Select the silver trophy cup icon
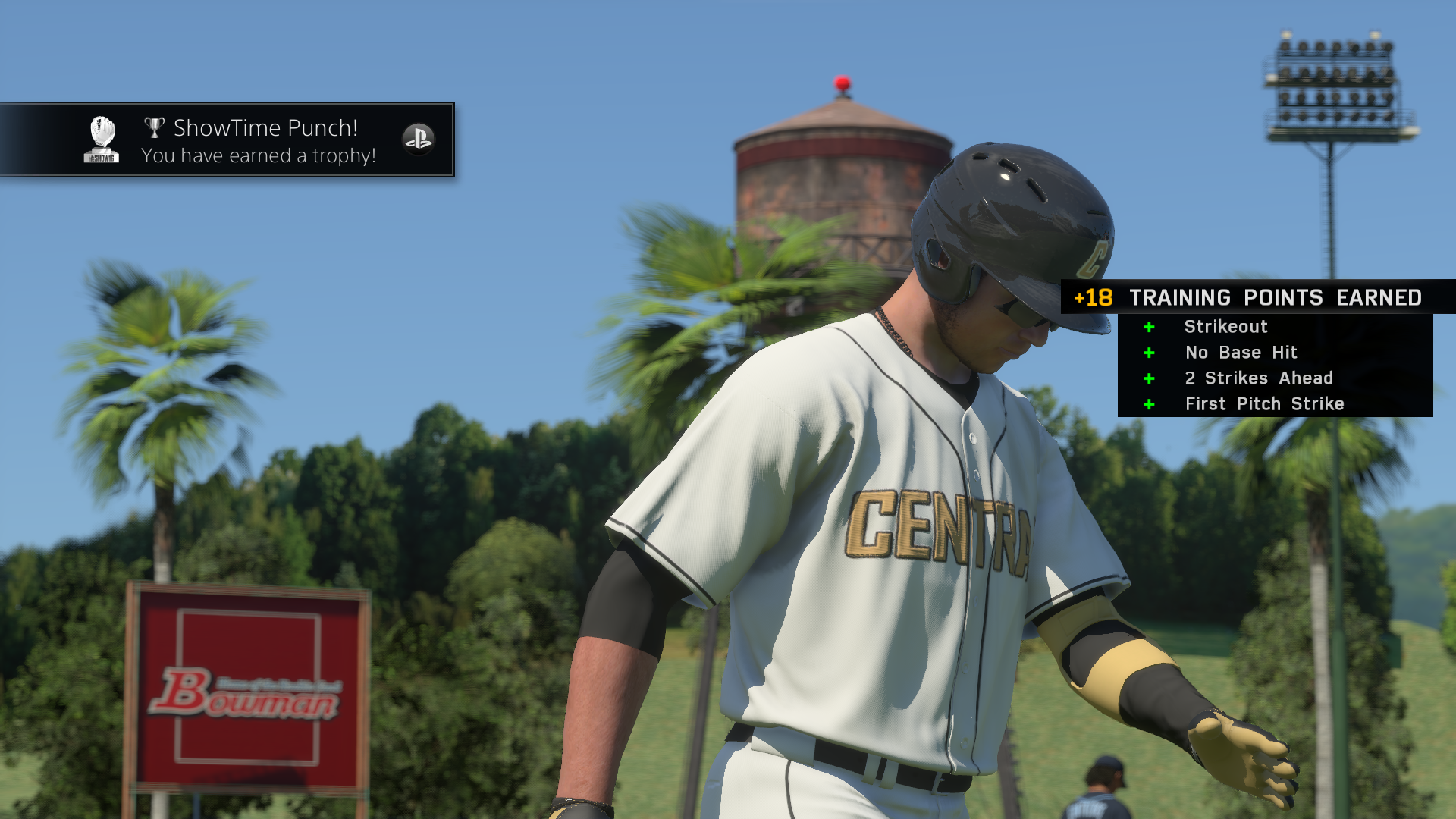 tap(155, 127)
